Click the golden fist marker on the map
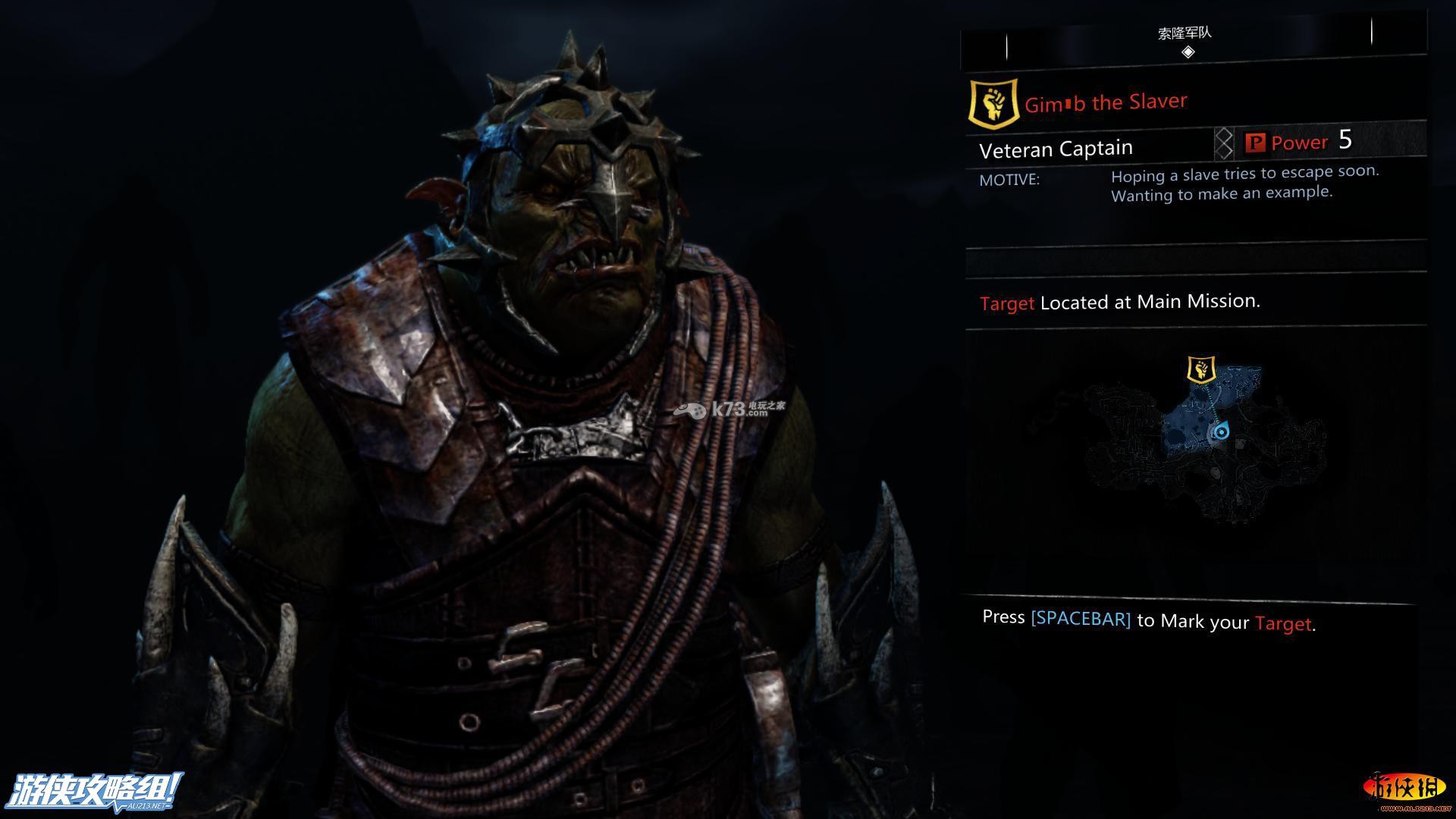This screenshot has height=819, width=1456. coord(1200,370)
